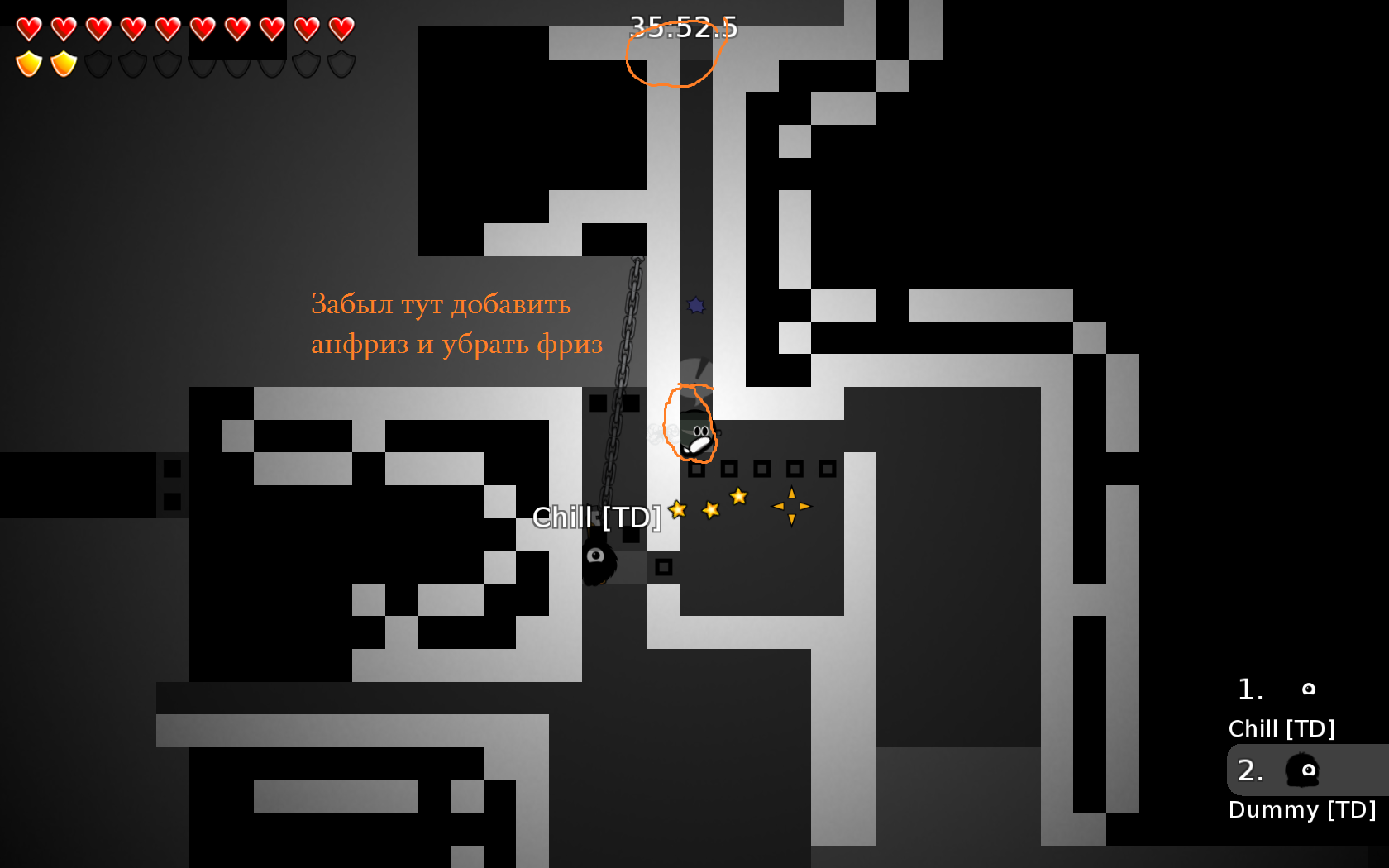
Task: Click the race timer reading 35:52.5
Action: click(x=684, y=27)
